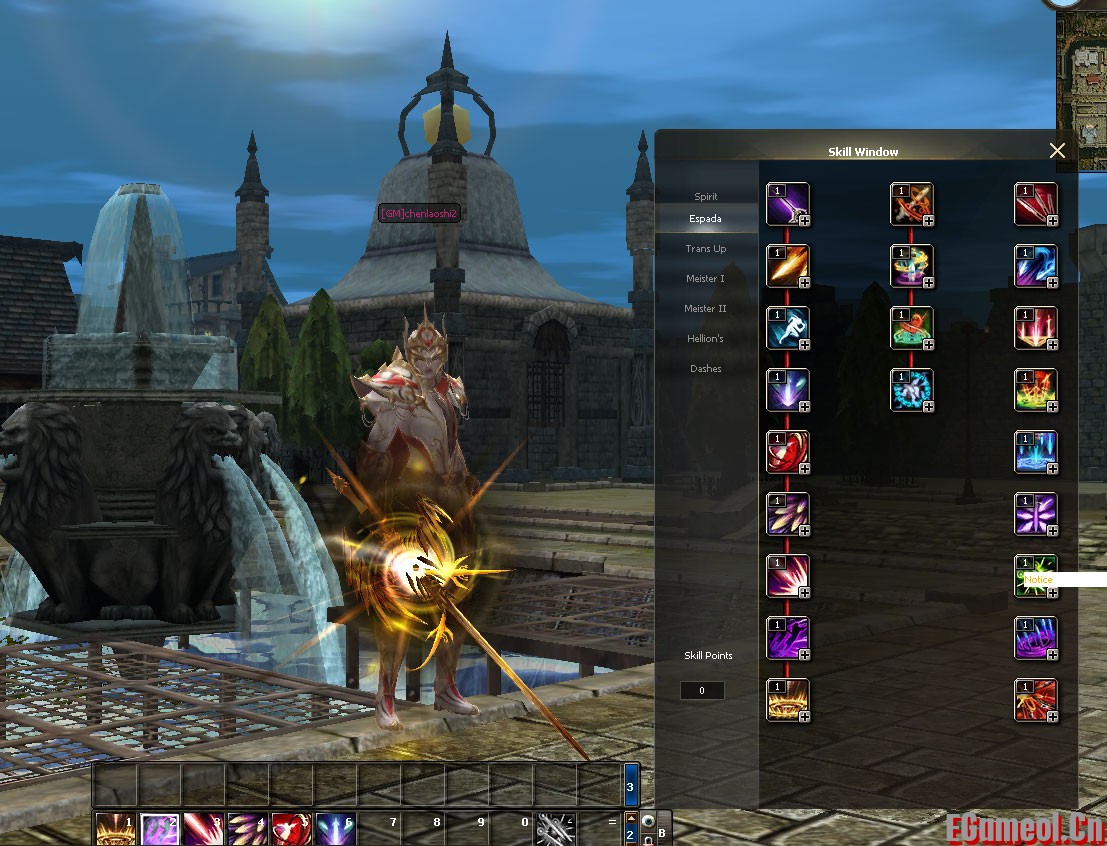Select the running figure skill icon

click(x=787, y=328)
